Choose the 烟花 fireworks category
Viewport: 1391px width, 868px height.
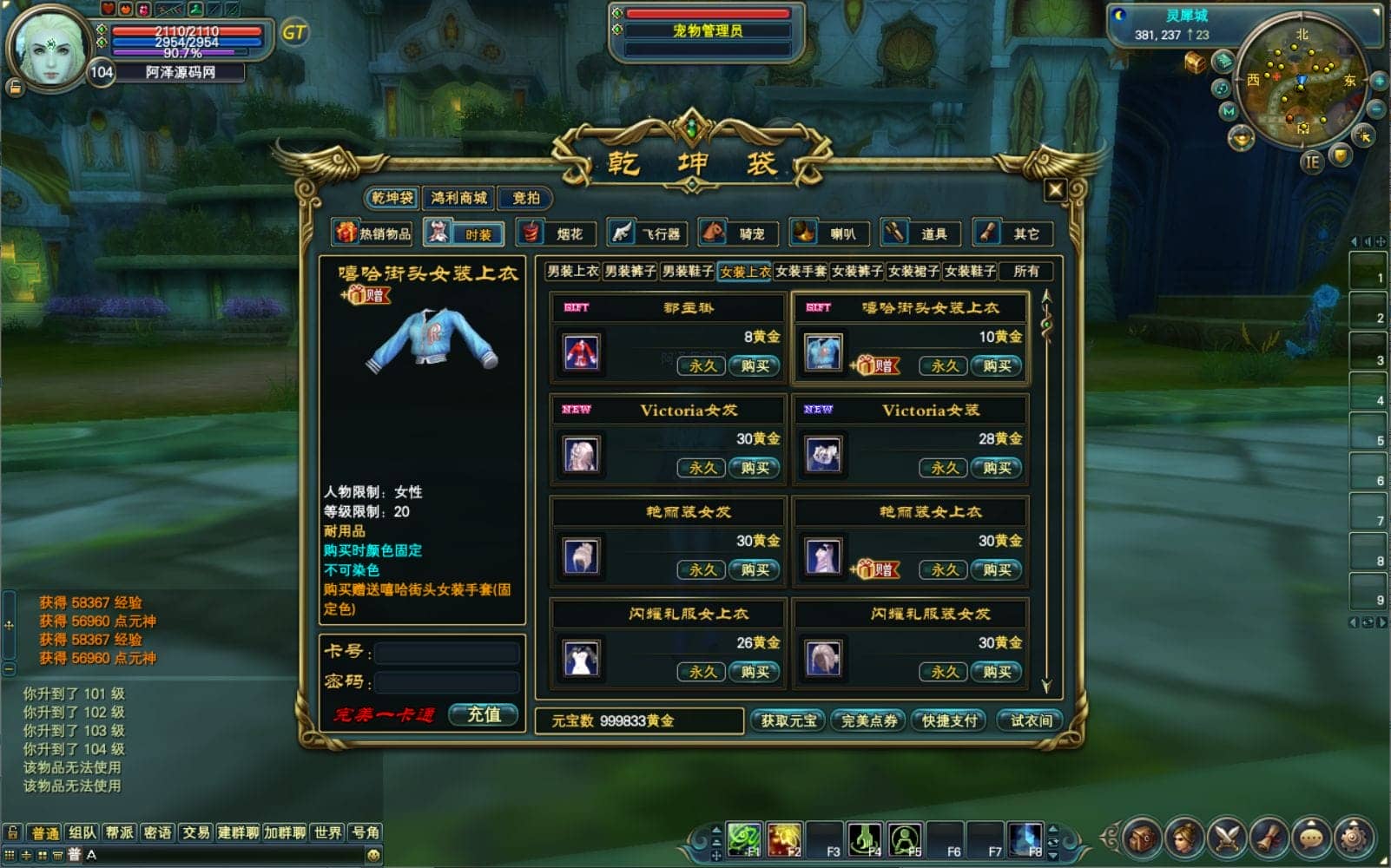[557, 233]
